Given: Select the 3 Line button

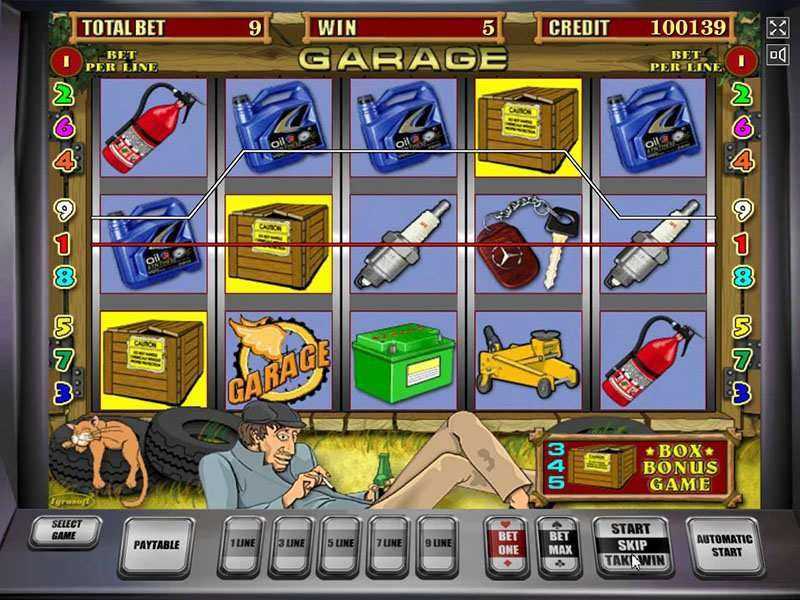Looking at the screenshot, I should (x=291, y=544).
